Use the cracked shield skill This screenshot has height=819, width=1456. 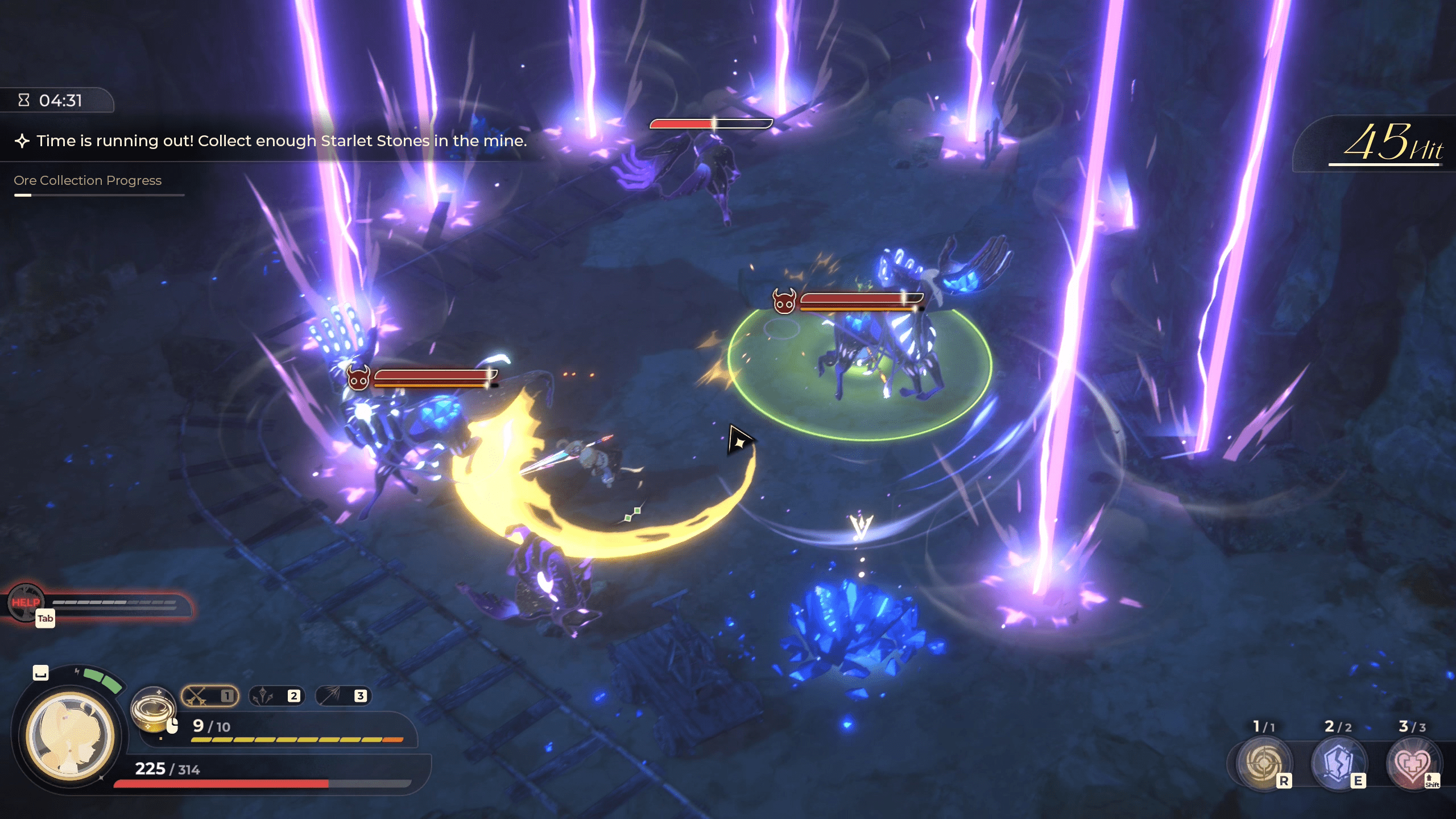(x=1338, y=763)
